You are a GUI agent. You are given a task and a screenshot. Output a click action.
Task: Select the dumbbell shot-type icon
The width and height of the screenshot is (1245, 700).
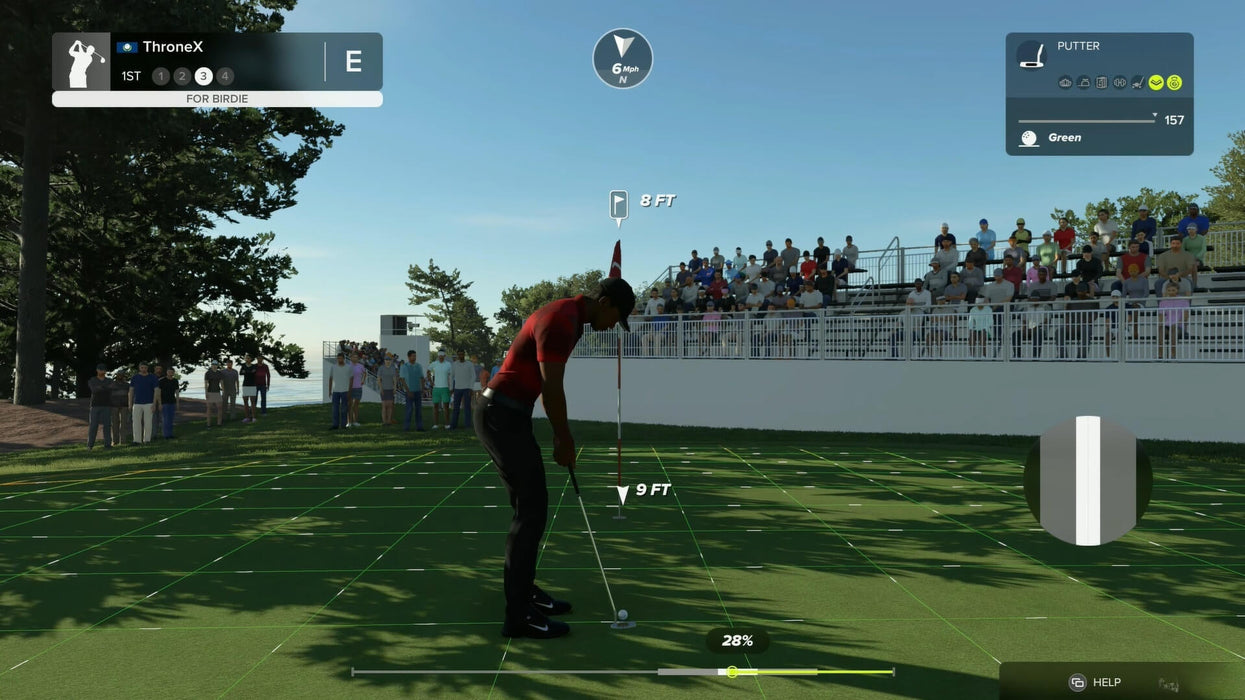coord(1119,83)
